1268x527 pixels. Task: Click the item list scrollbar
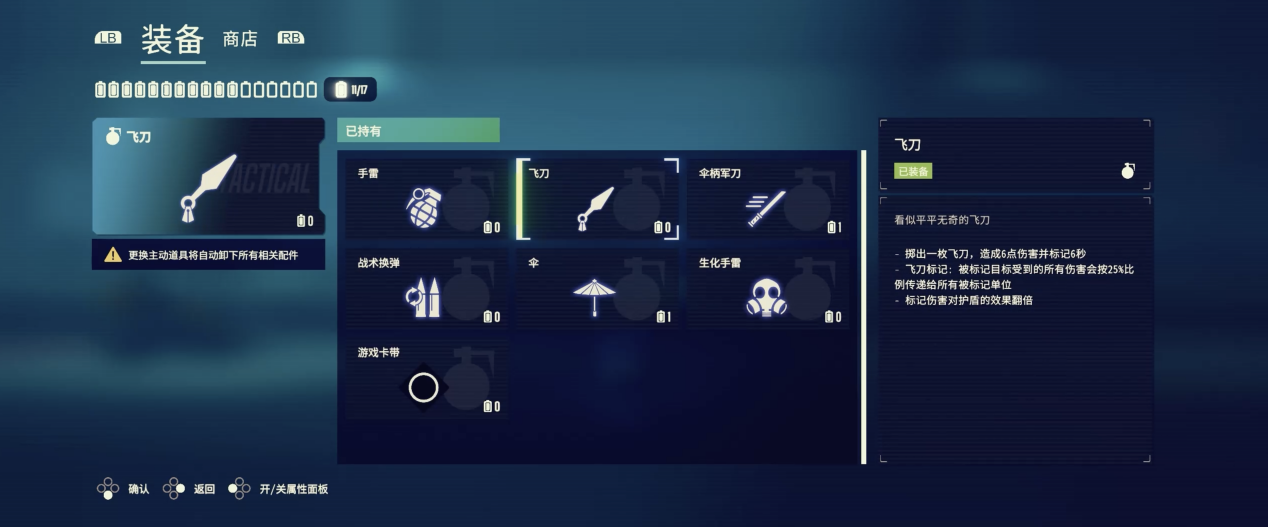pos(863,307)
